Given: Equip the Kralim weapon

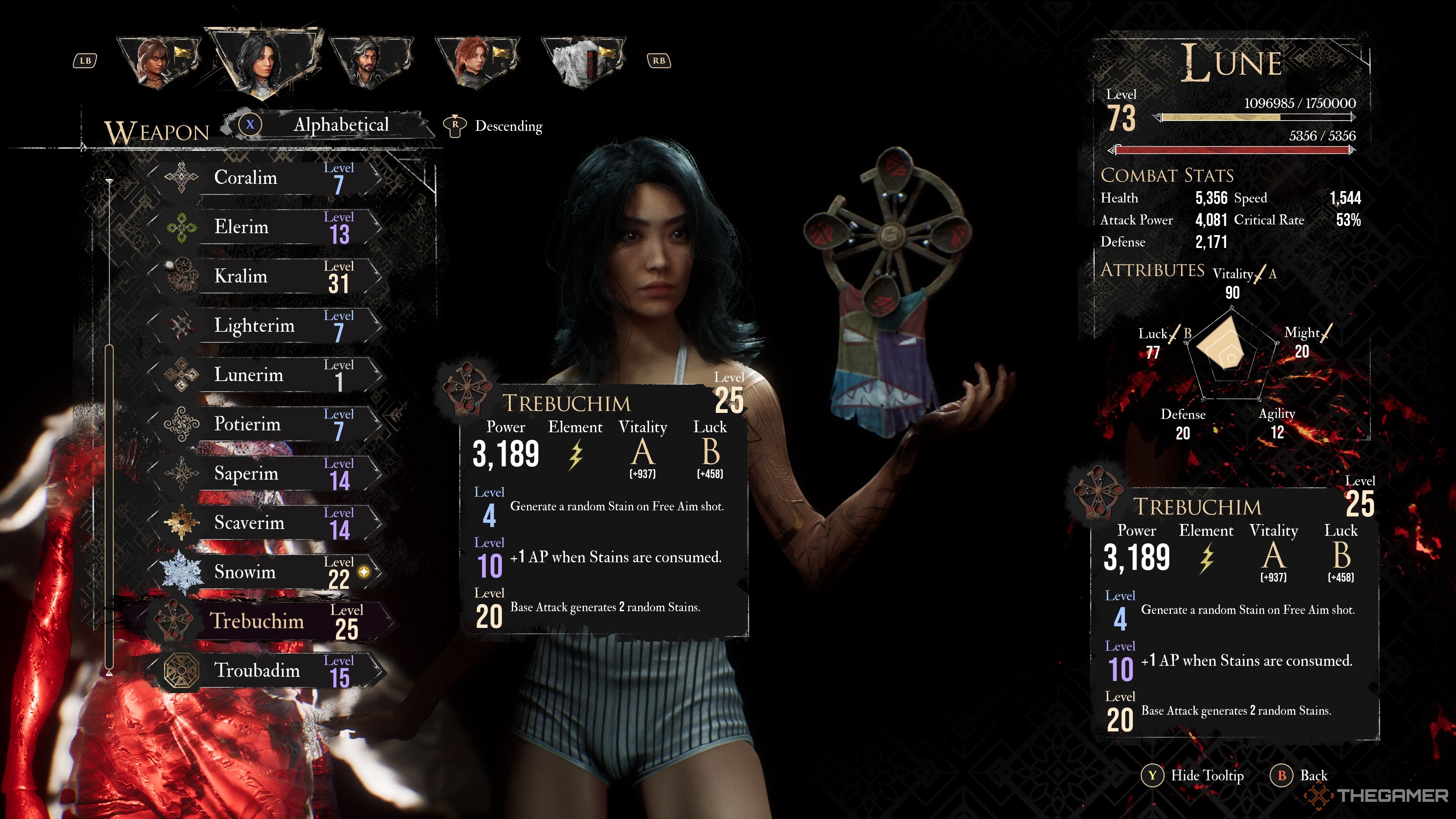Looking at the screenshot, I should coord(266,276).
